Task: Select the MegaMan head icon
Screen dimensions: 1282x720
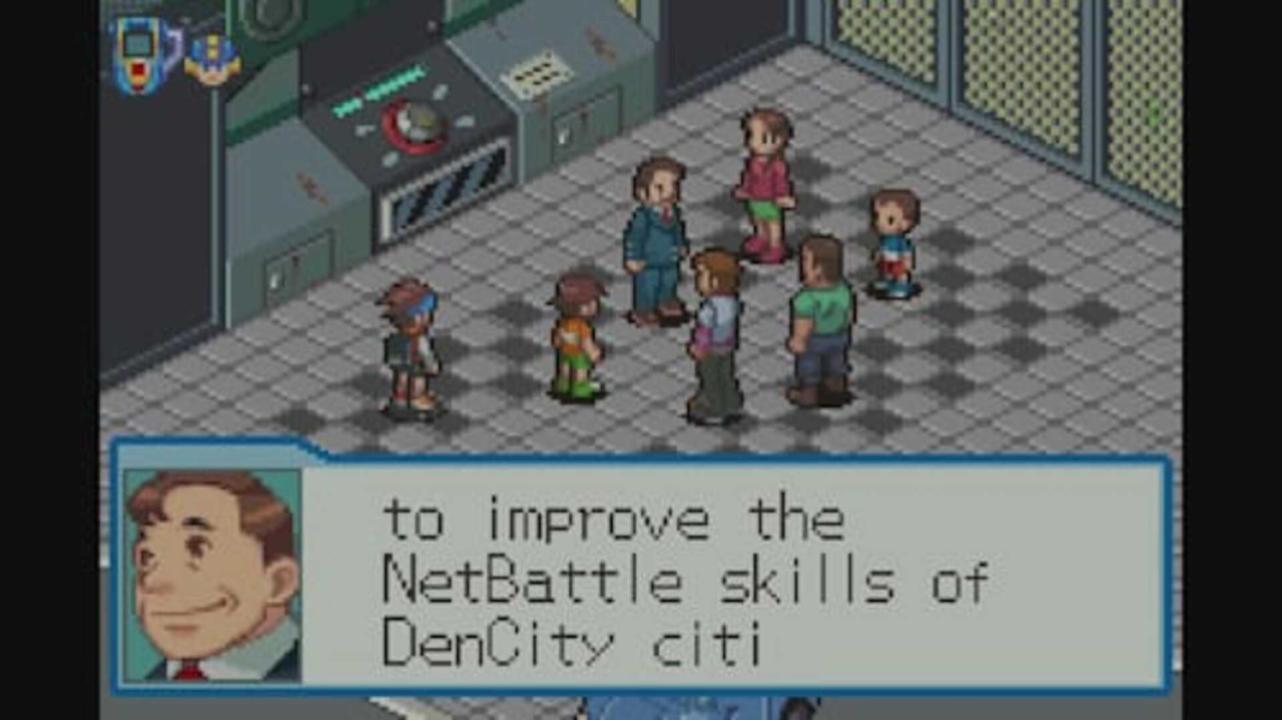Action: tap(211, 59)
